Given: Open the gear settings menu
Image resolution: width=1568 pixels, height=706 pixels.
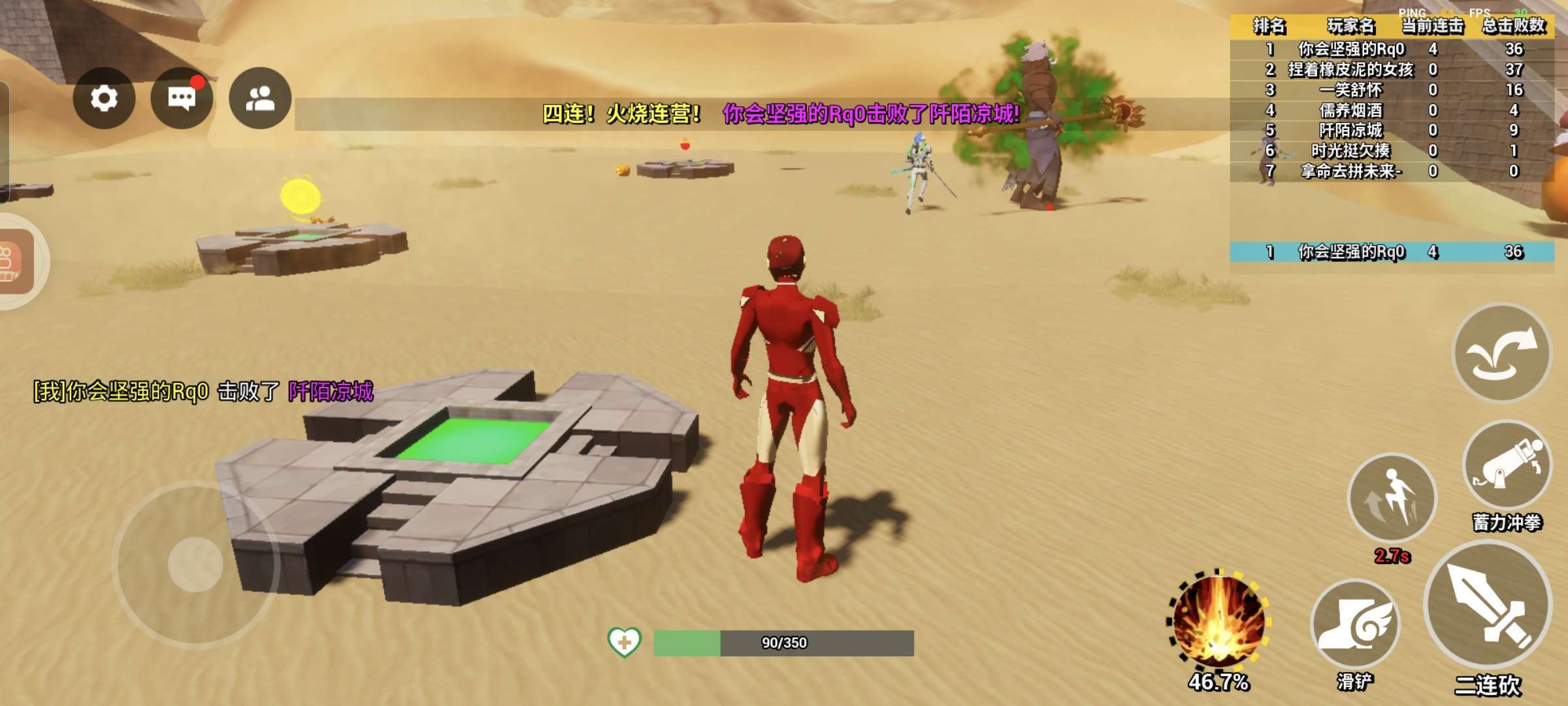Looking at the screenshot, I should (x=104, y=99).
